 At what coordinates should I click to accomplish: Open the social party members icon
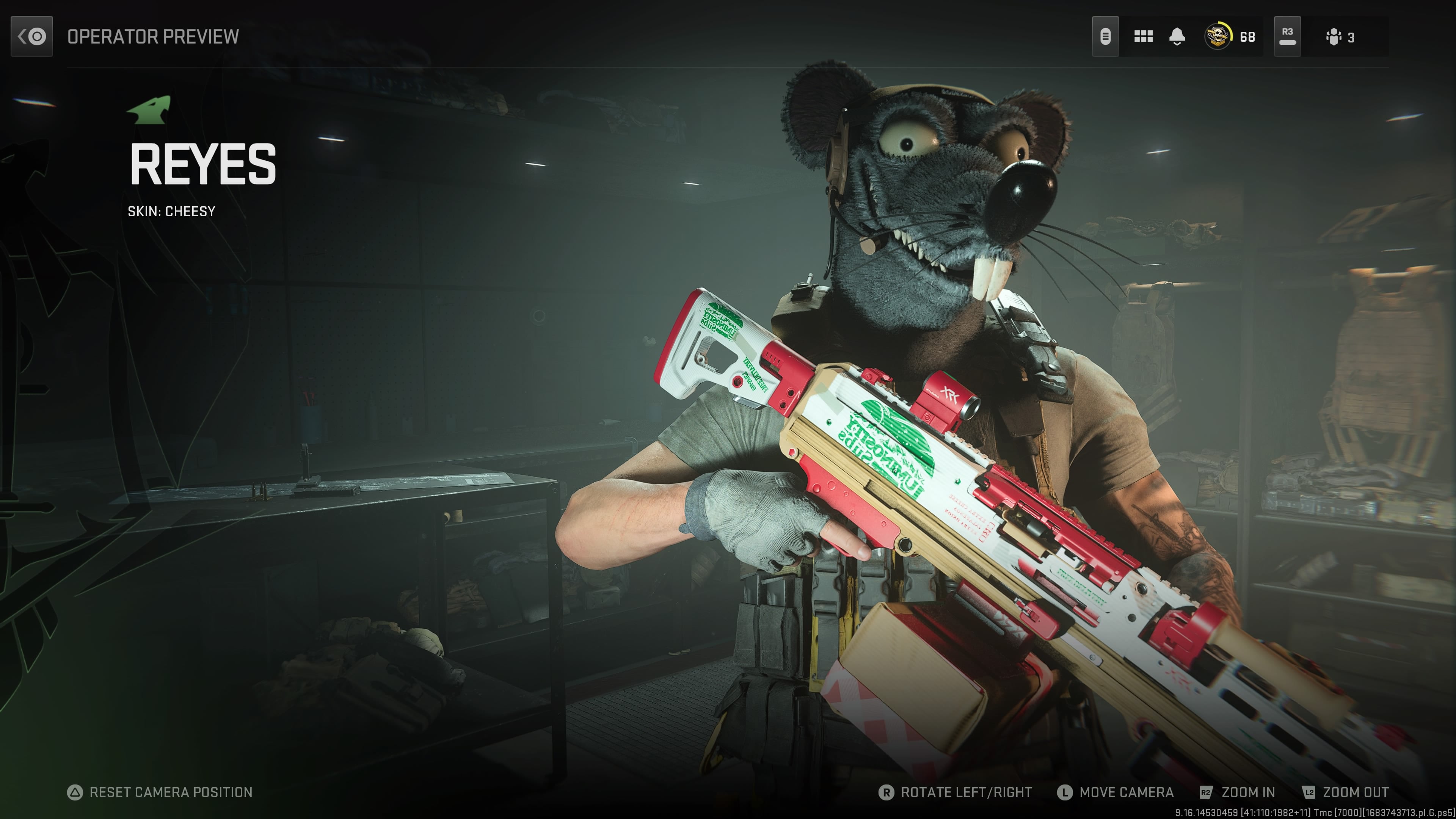pyautogui.click(x=1334, y=37)
